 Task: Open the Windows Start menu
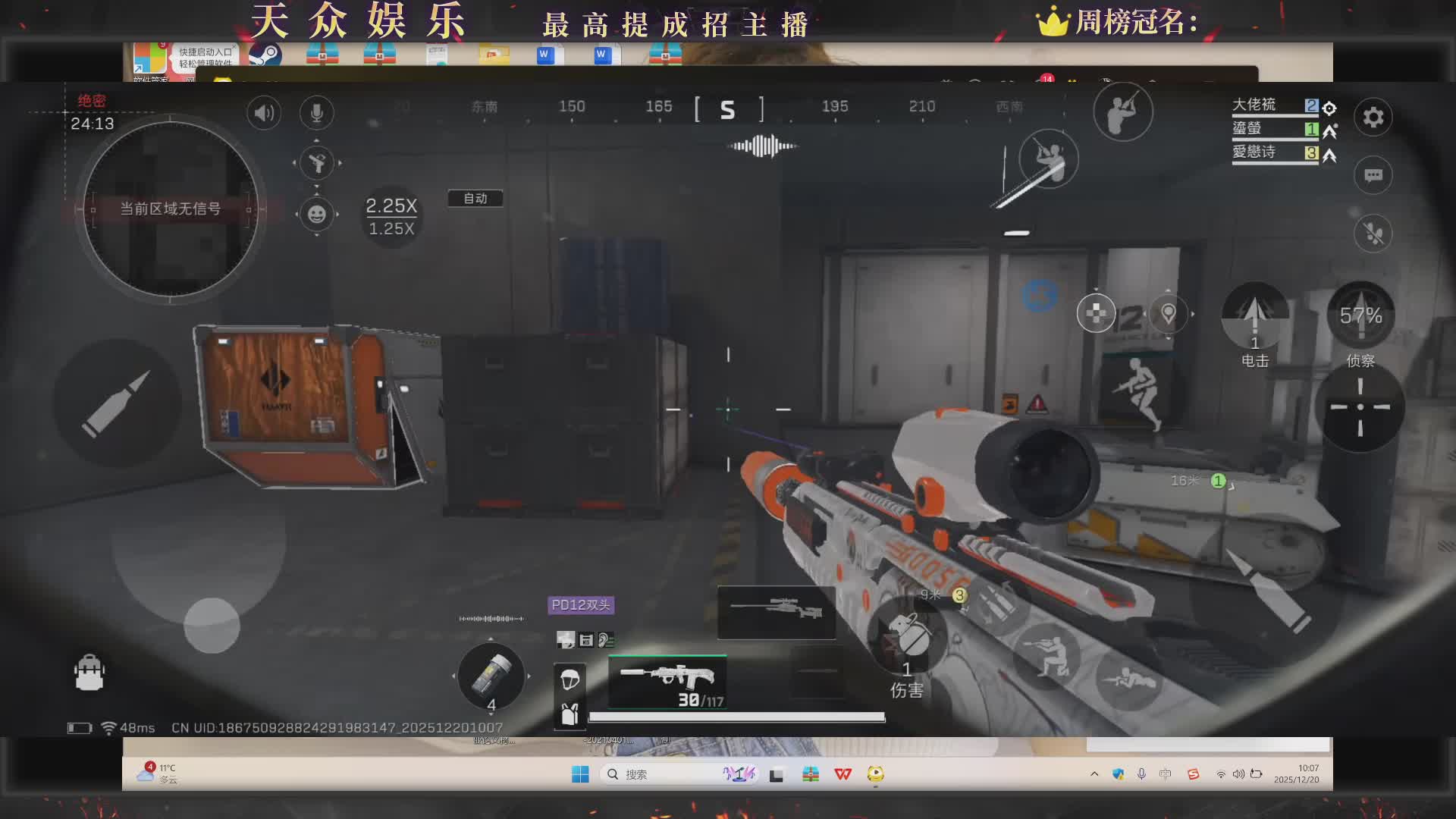(580, 774)
